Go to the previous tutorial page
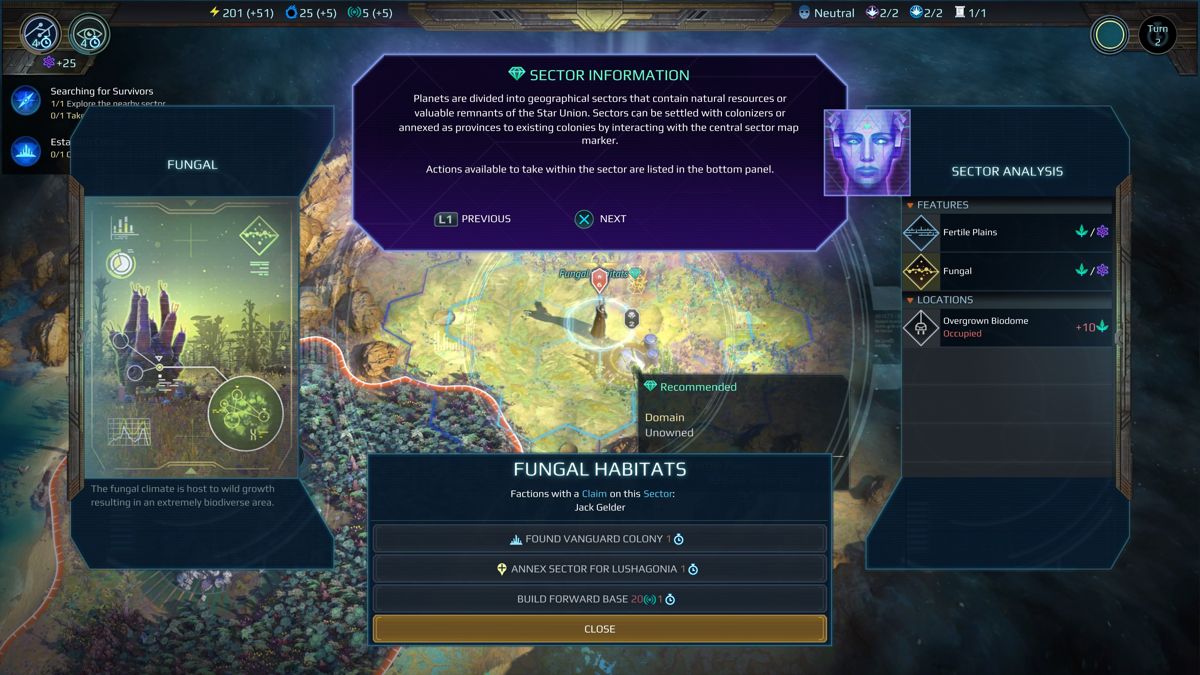The height and width of the screenshot is (675, 1200). pyautogui.click(x=473, y=219)
